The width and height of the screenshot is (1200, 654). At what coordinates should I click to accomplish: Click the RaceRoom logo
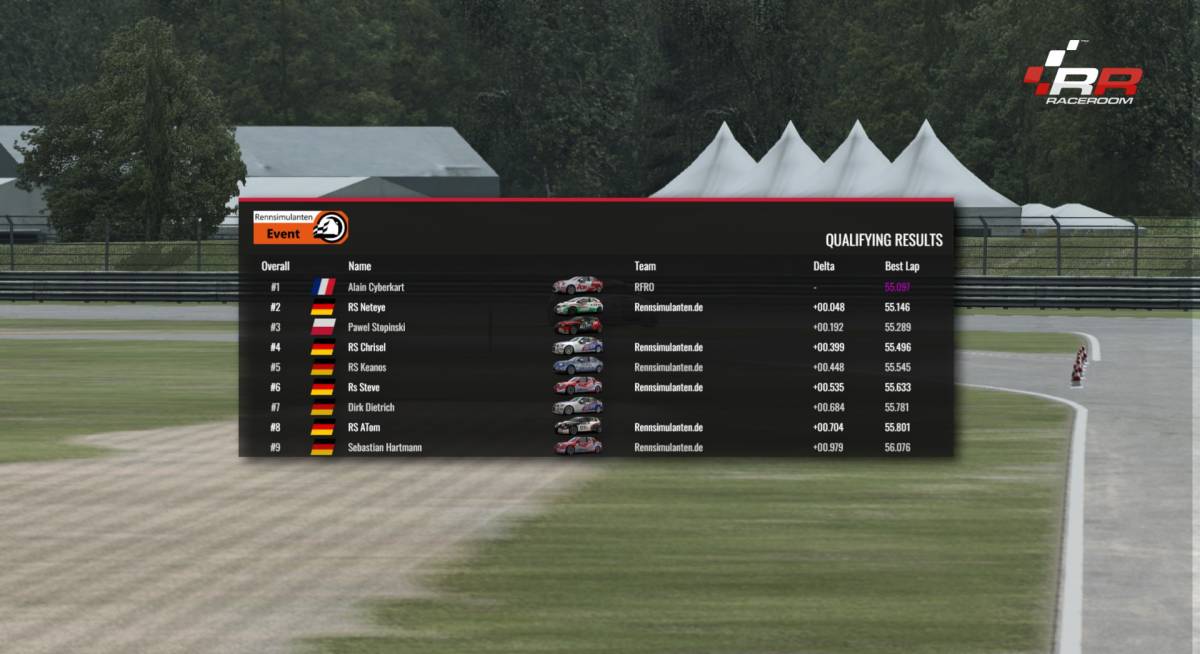pos(1082,75)
